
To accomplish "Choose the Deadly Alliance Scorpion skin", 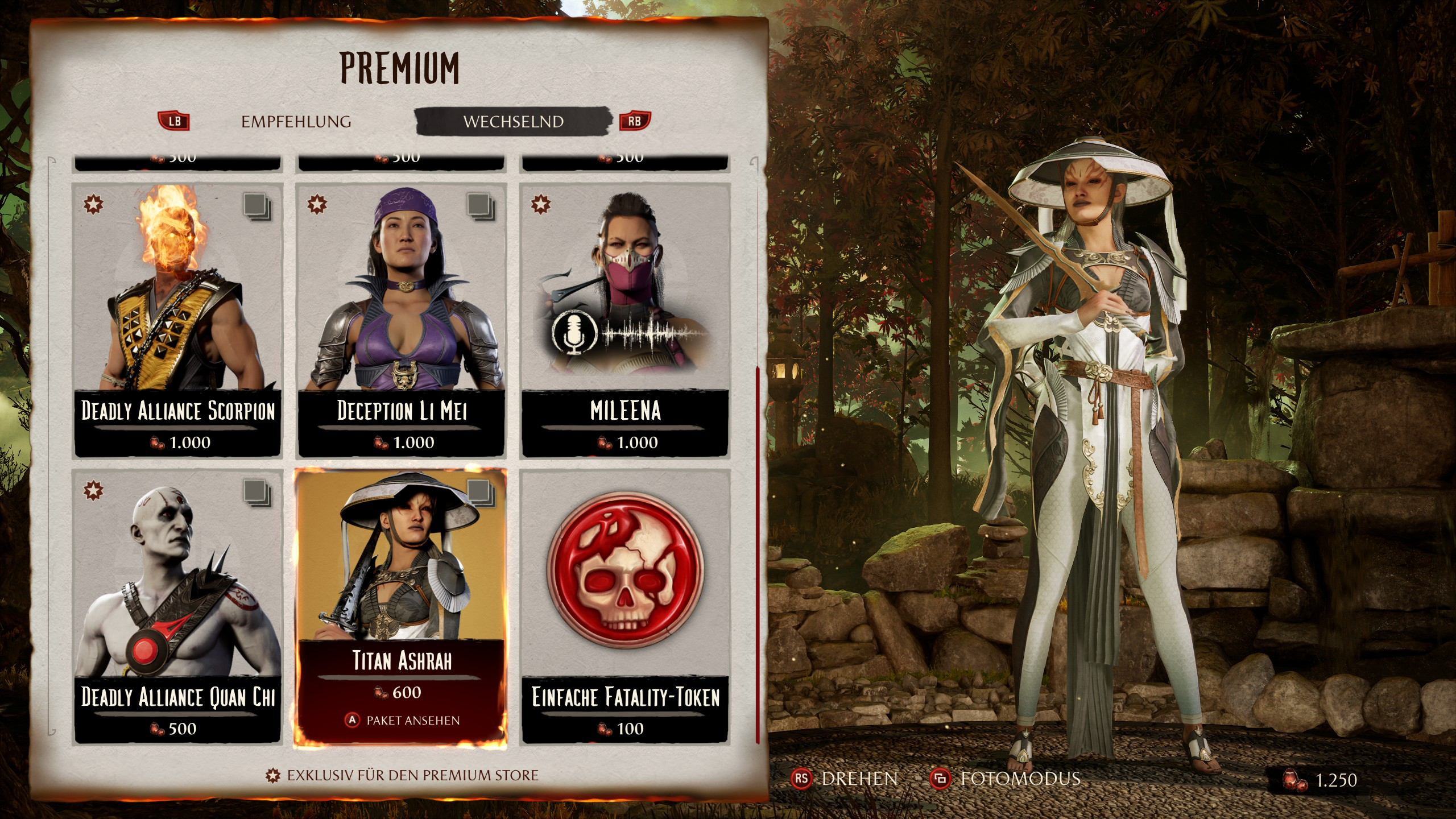I will 177,320.
